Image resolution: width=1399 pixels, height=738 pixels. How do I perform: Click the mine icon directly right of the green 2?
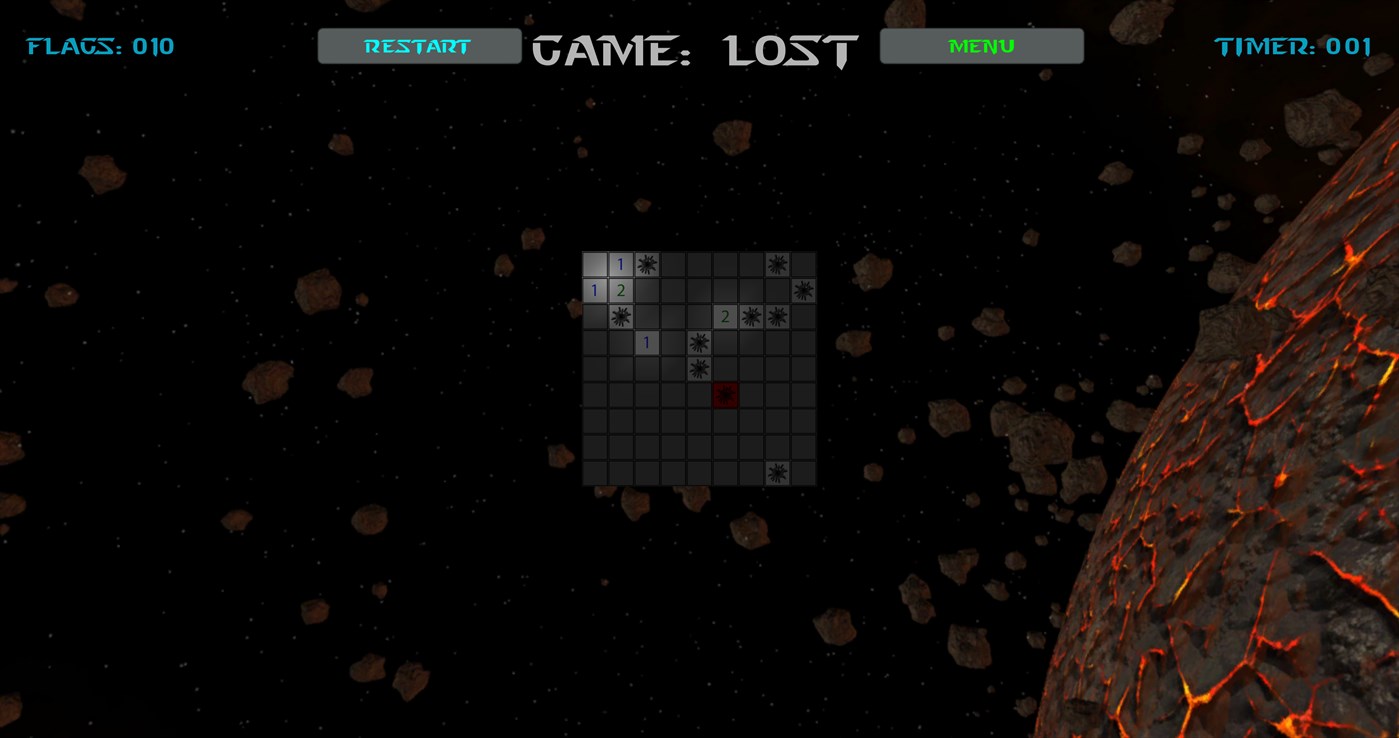pos(751,316)
